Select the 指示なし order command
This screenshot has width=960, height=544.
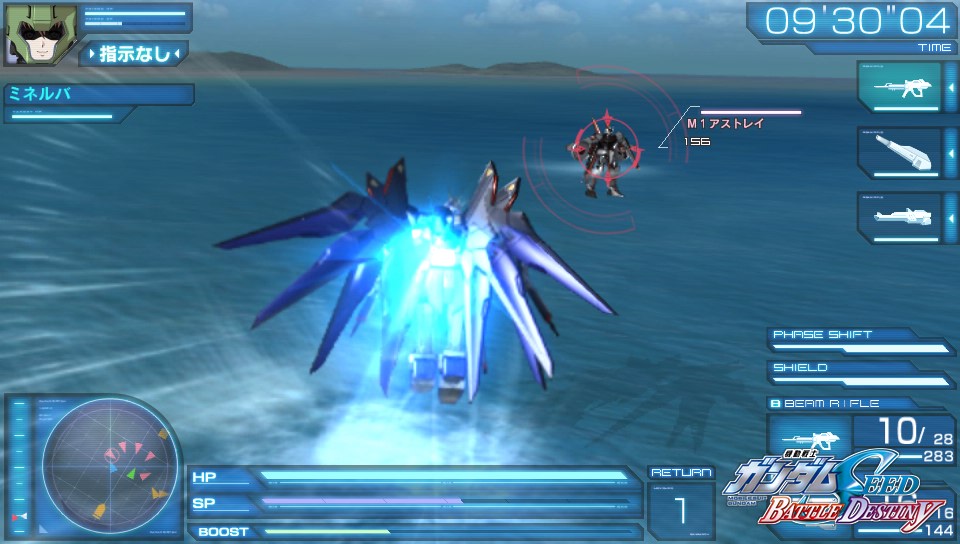point(135,54)
